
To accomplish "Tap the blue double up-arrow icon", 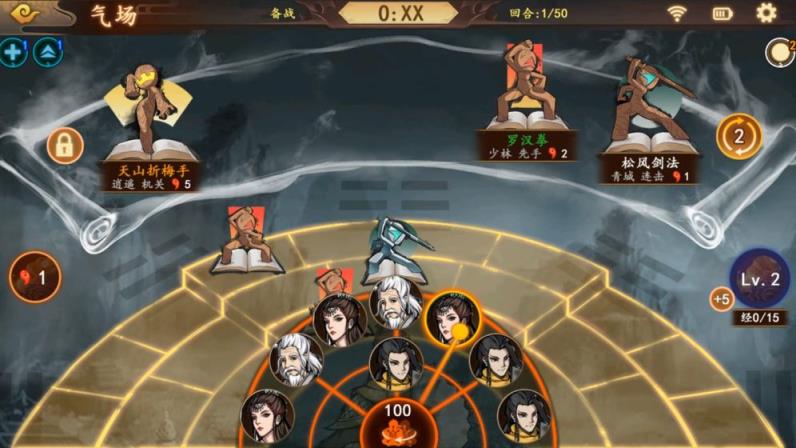I will 47,52.
